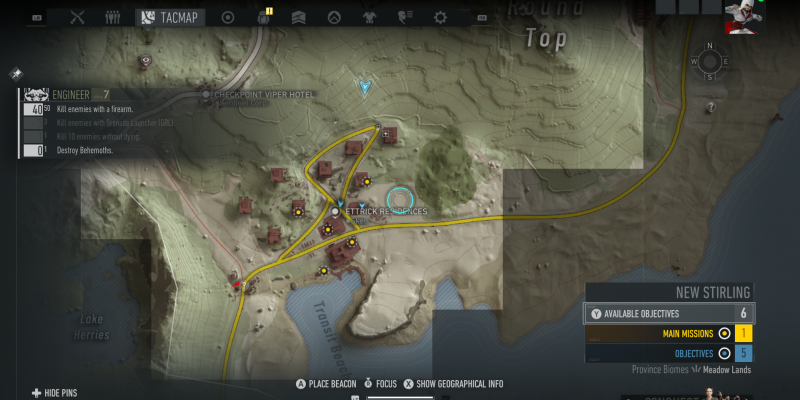Open the customization shirt tab
Image resolution: width=800 pixels, height=400 pixels.
371,17
